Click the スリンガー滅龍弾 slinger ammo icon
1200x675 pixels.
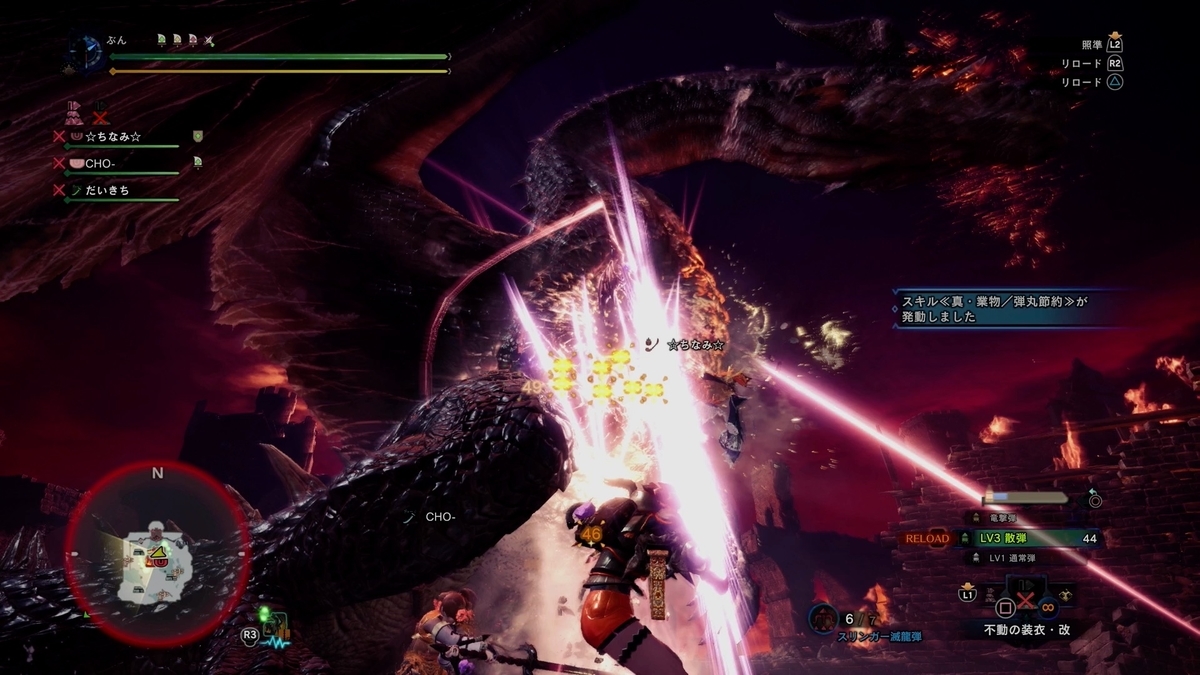click(825, 619)
